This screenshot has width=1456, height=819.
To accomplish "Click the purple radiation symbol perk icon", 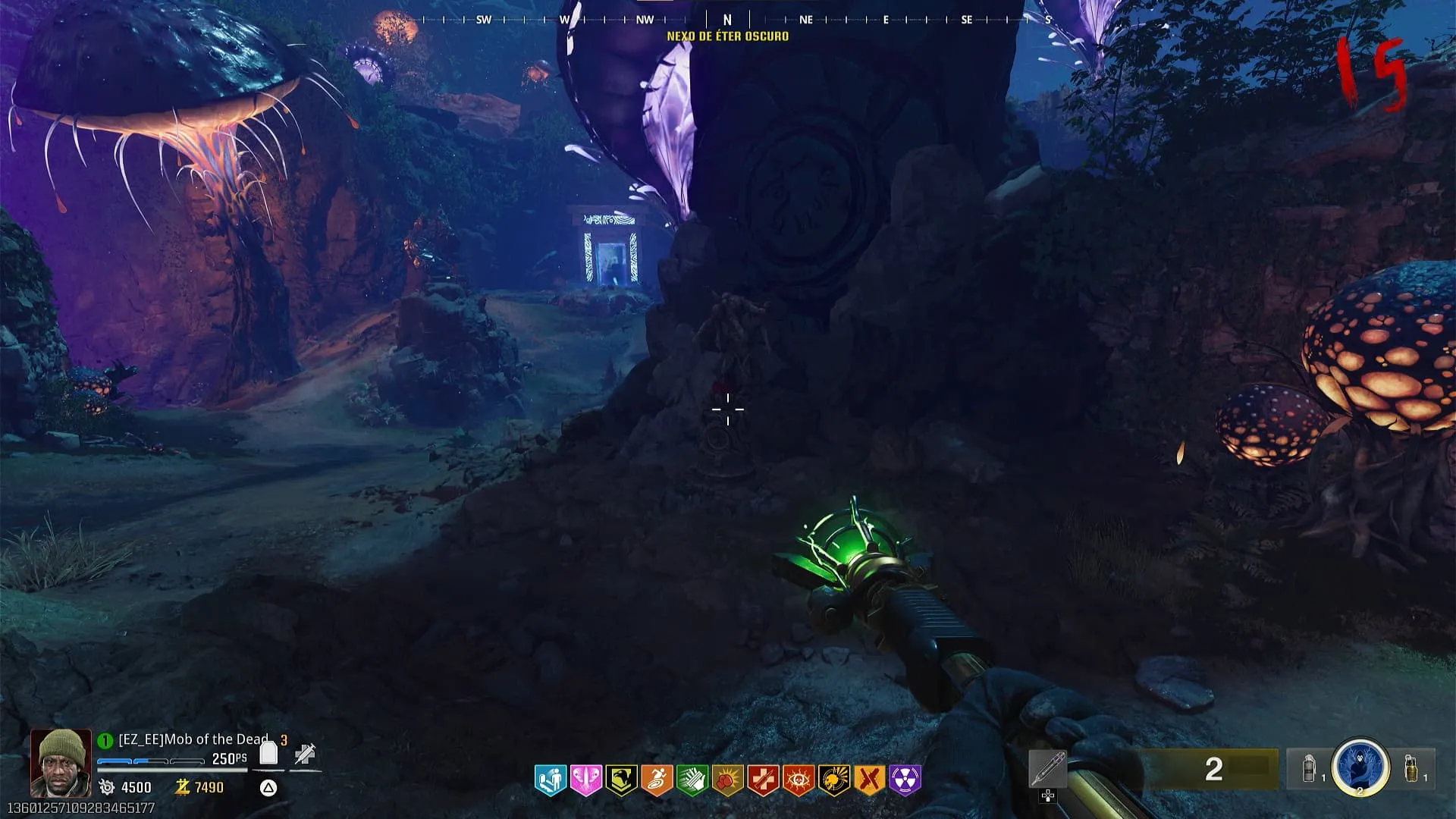I will pos(905,780).
